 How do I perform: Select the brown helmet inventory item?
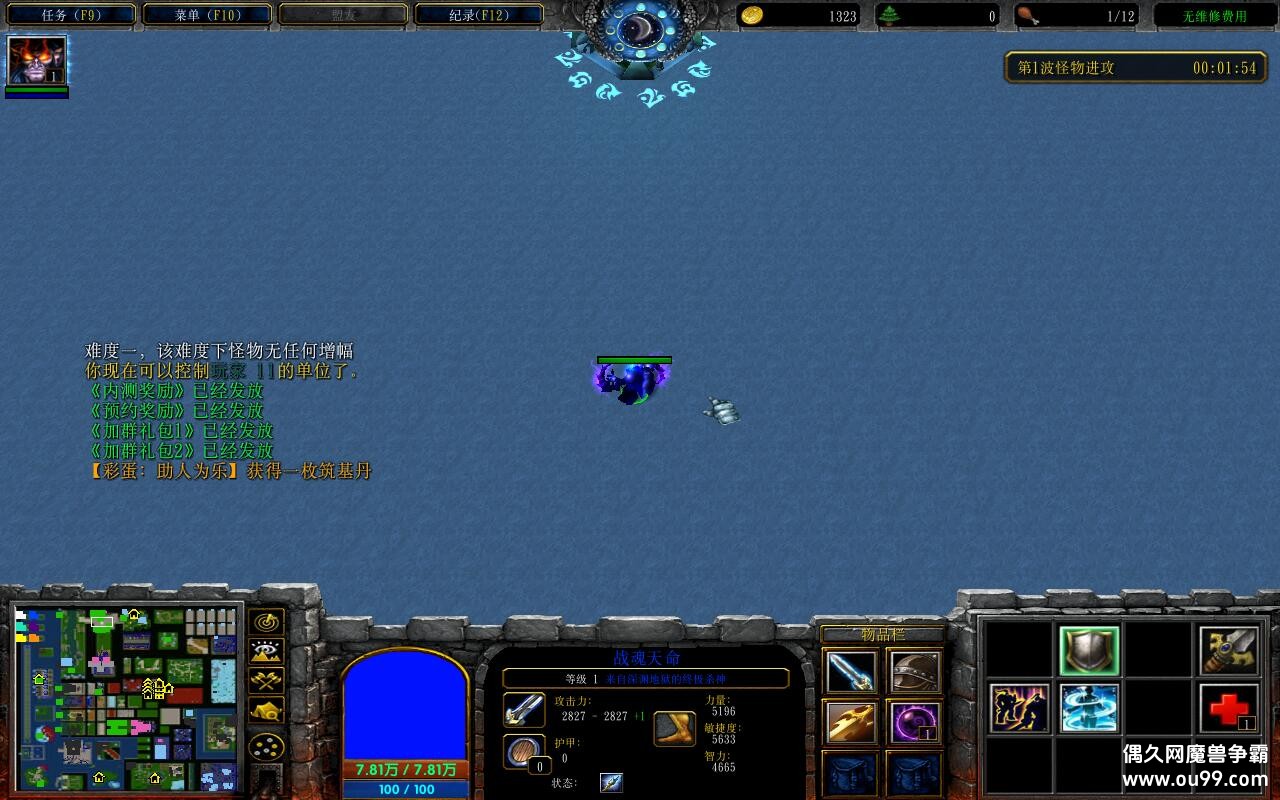point(913,672)
